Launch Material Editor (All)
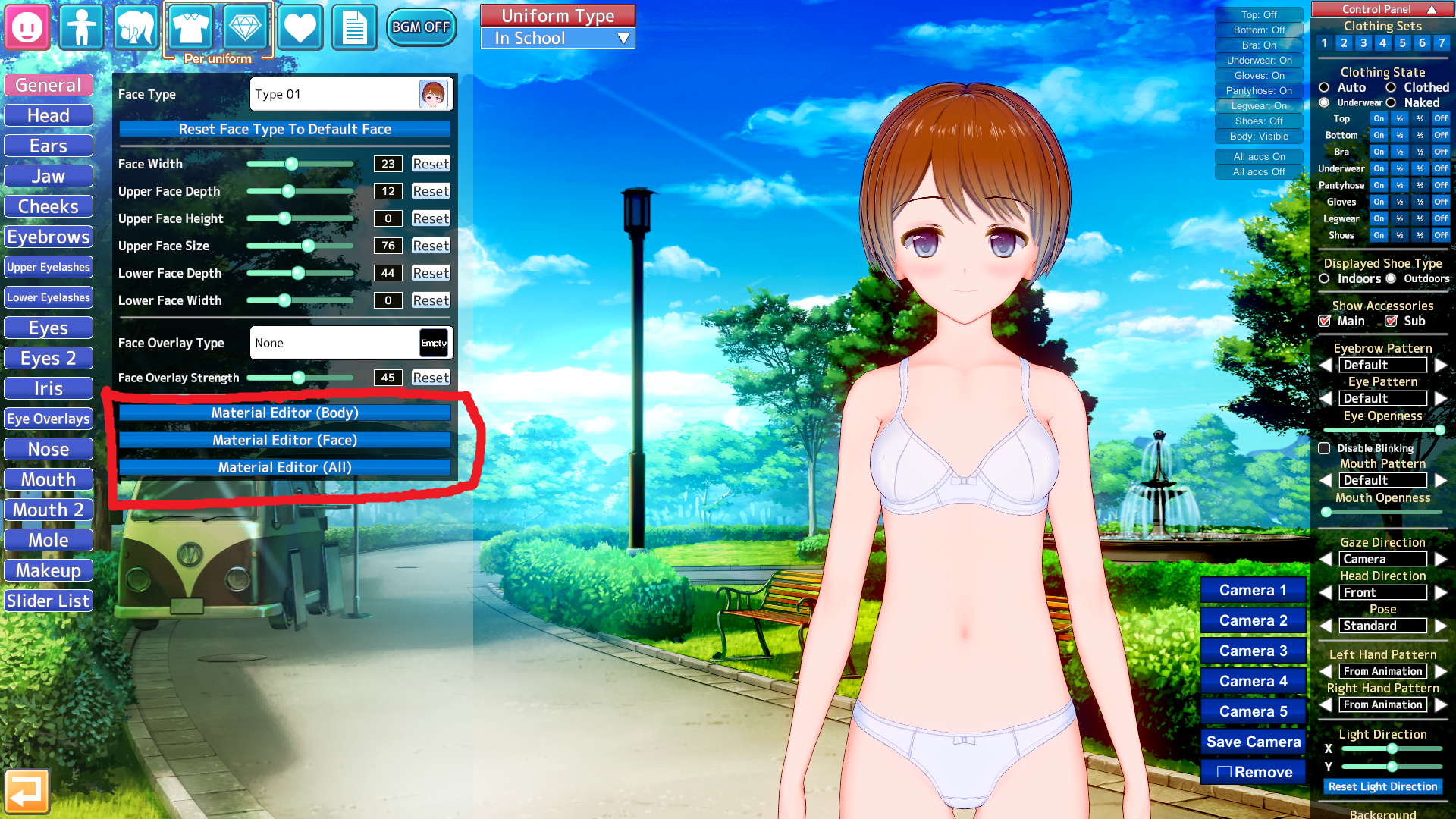 (284, 467)
